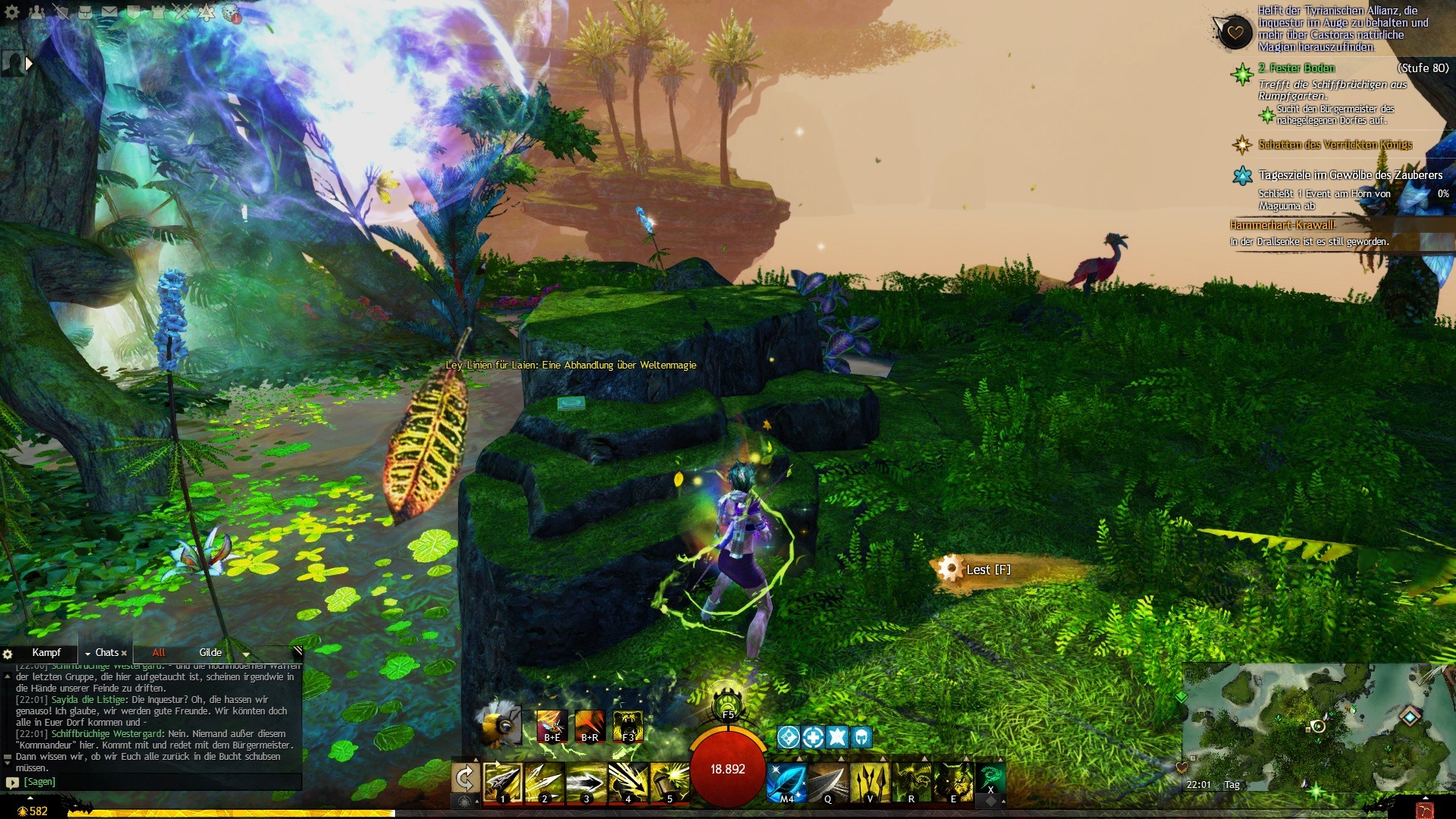
Task: Open the mail envelope icon
Action: tap(110, 12)
